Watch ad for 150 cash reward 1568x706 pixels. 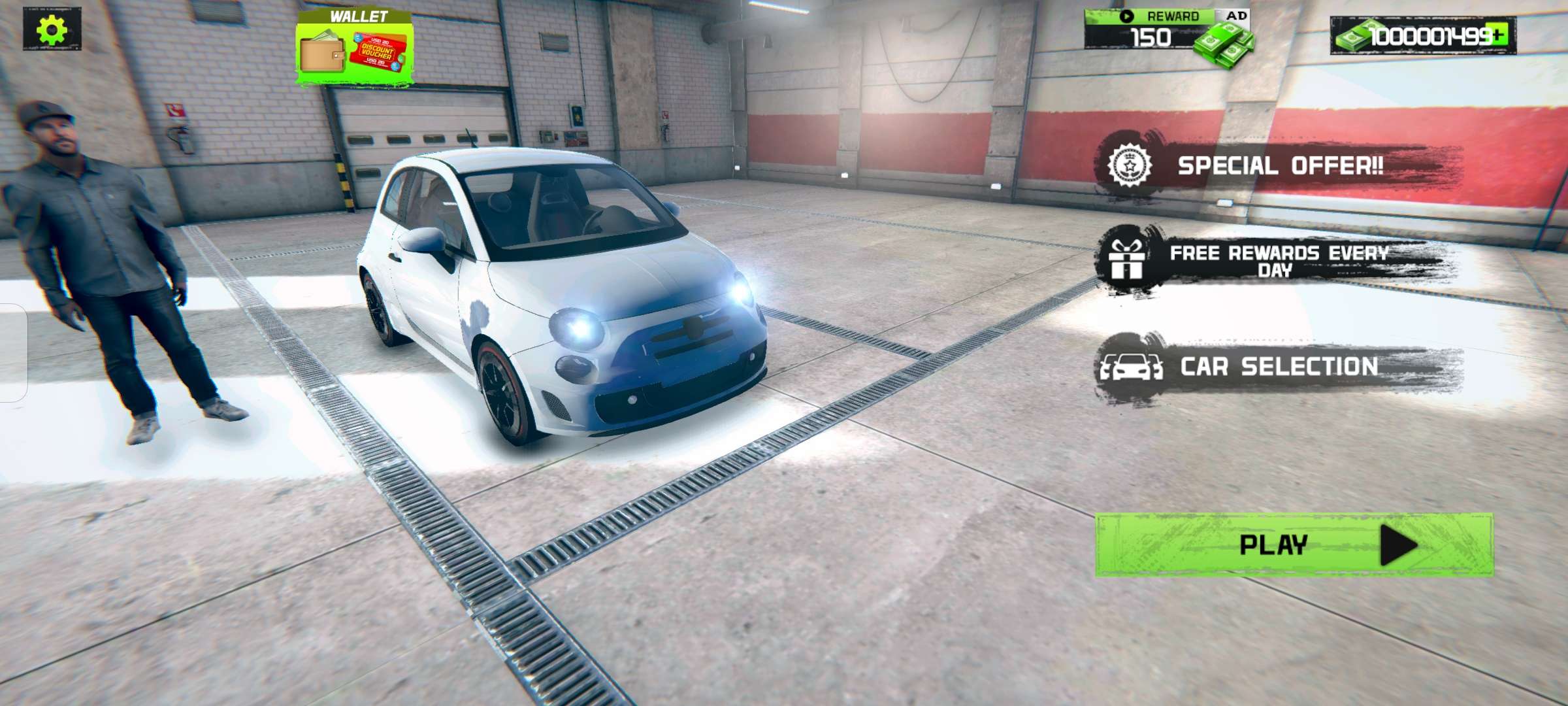tap(1167, 31)
